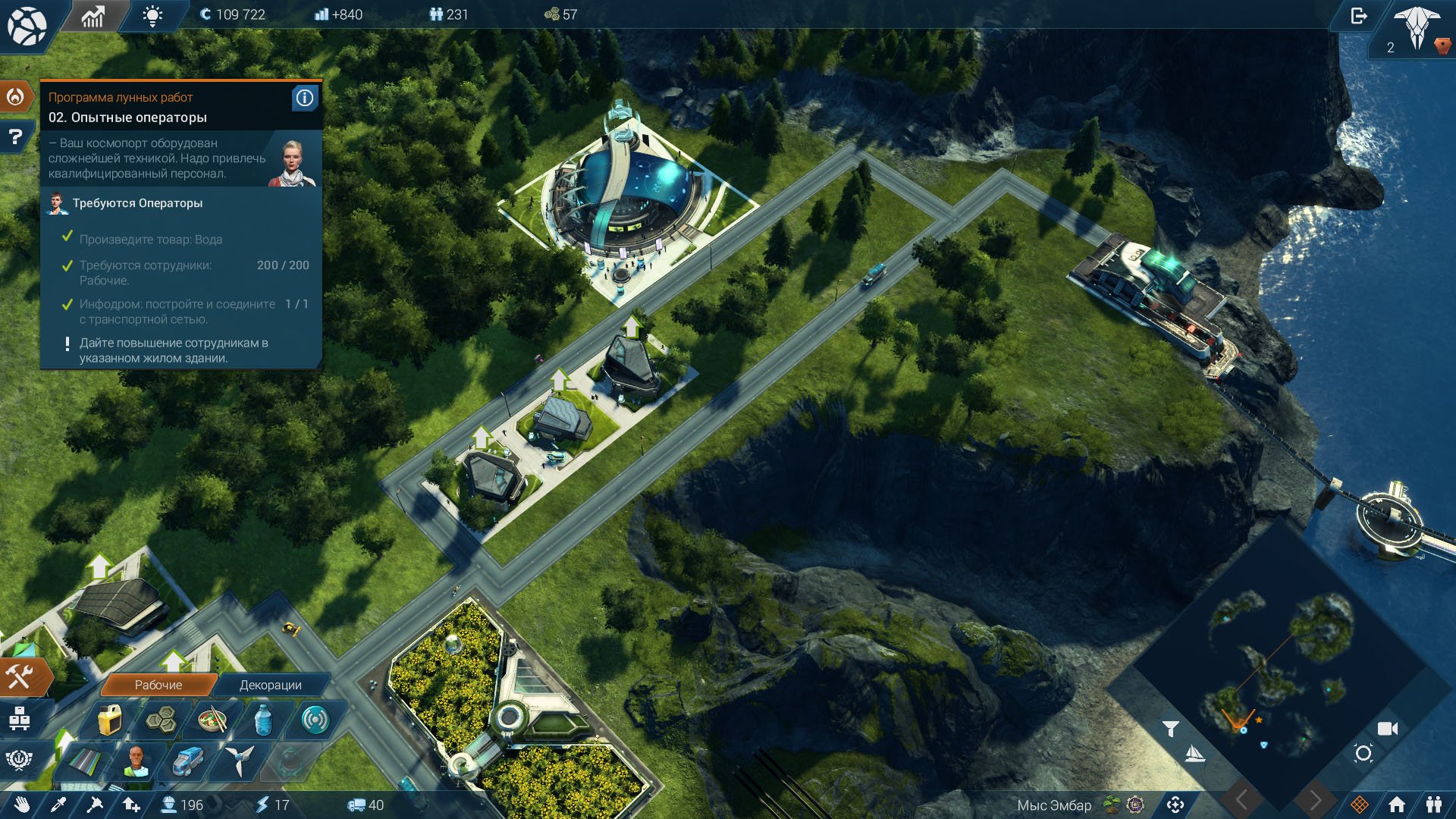Open the question mark help button
Viewport: 1456px width, 819px height.
click(15, 137)
